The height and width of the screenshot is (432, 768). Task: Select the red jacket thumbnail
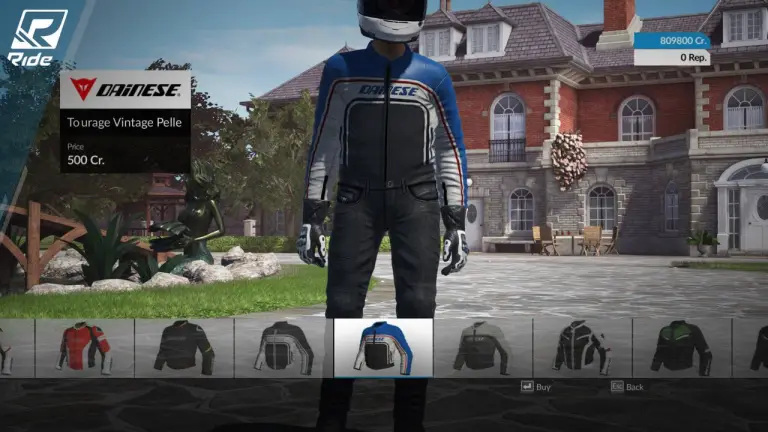point(84,348)
